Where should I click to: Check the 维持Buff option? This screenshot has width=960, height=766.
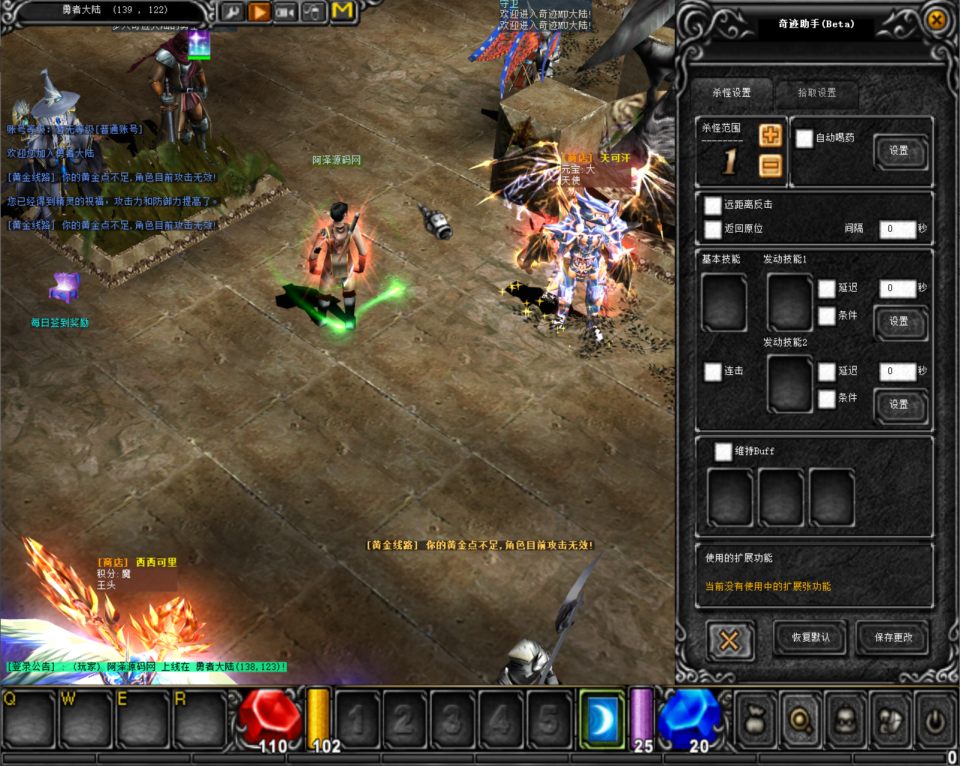point(723,452)
